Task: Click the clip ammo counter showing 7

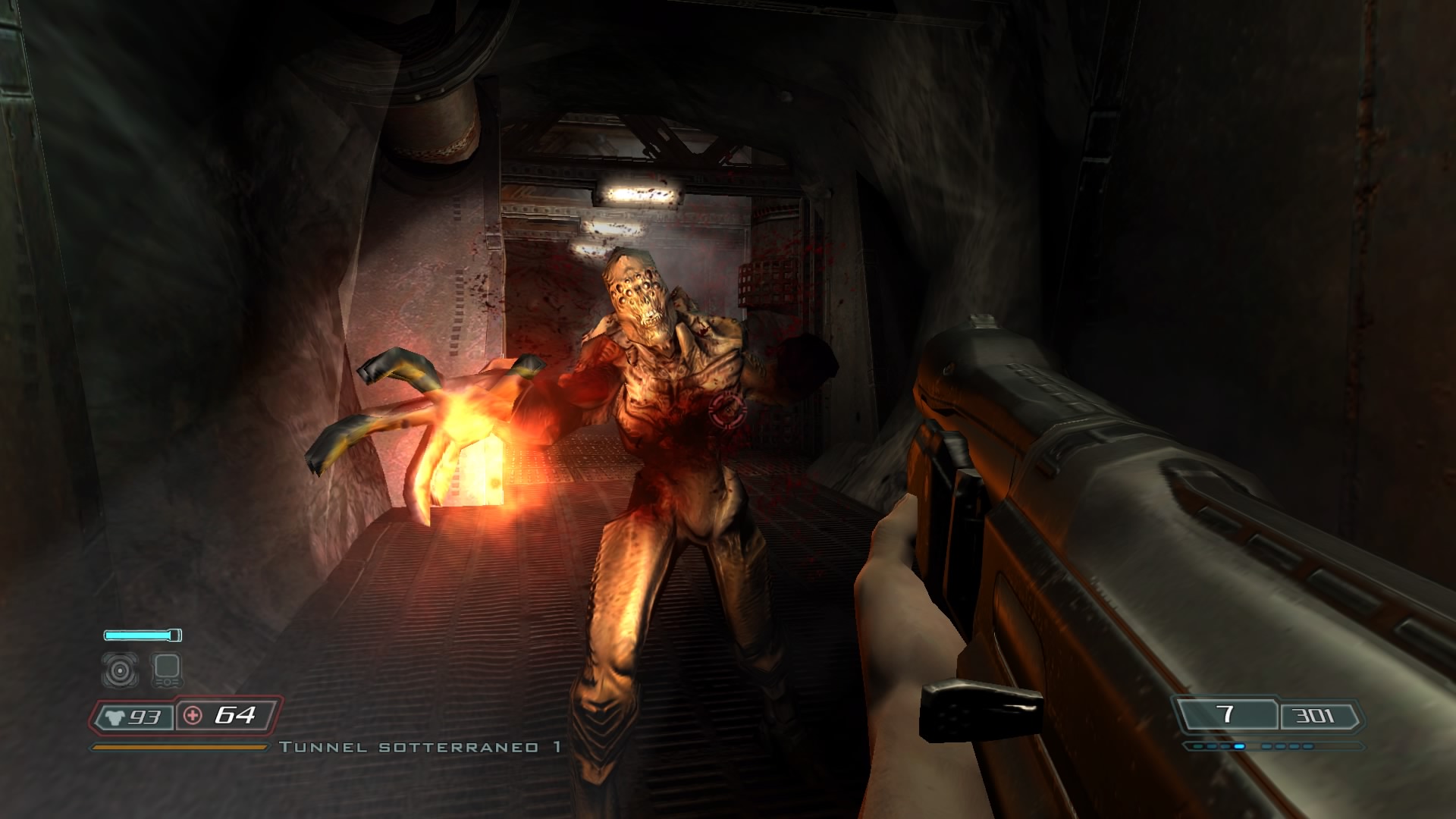Action: 1226,713
